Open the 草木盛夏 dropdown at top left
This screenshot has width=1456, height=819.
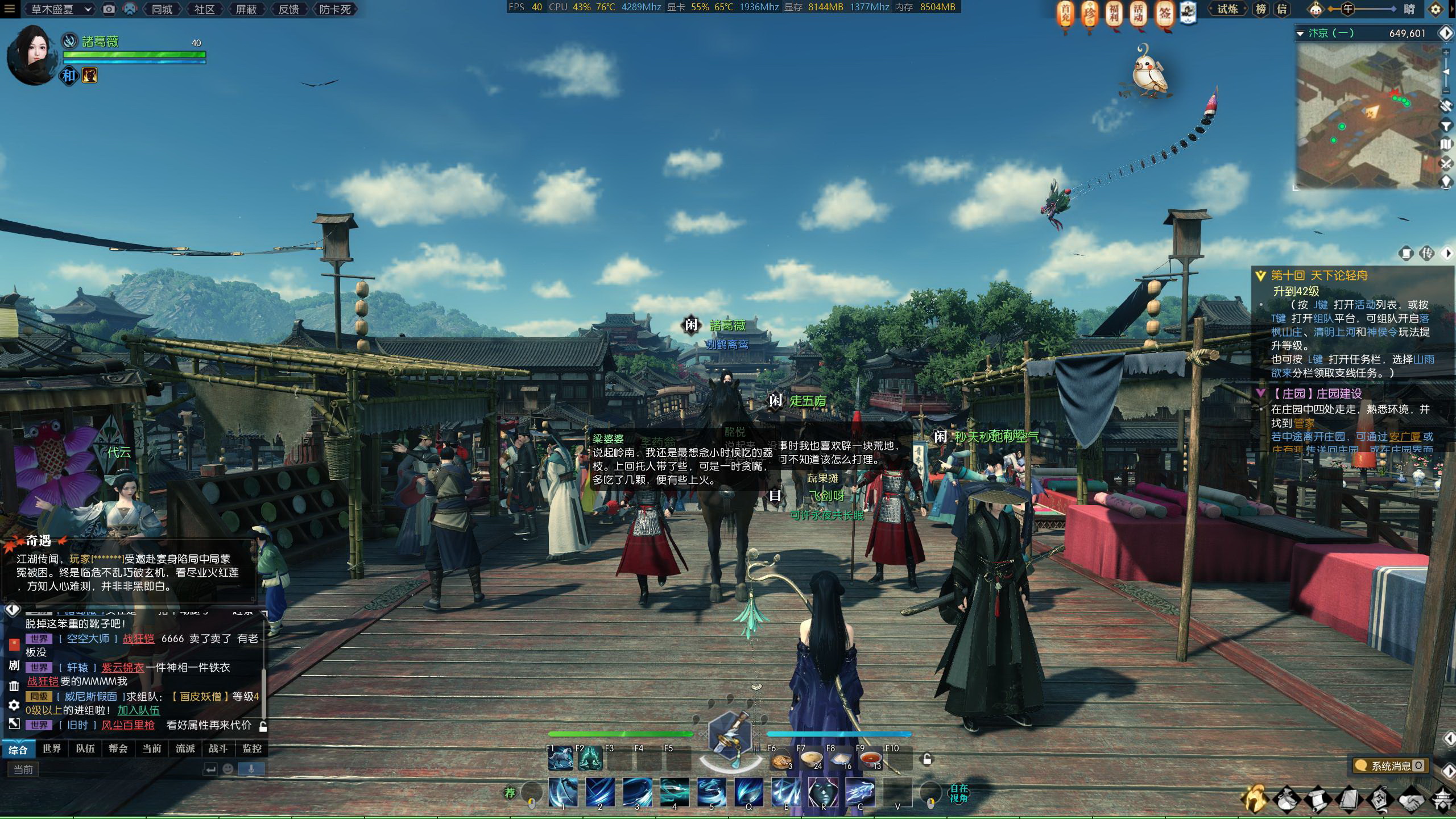tap(61, 9)
